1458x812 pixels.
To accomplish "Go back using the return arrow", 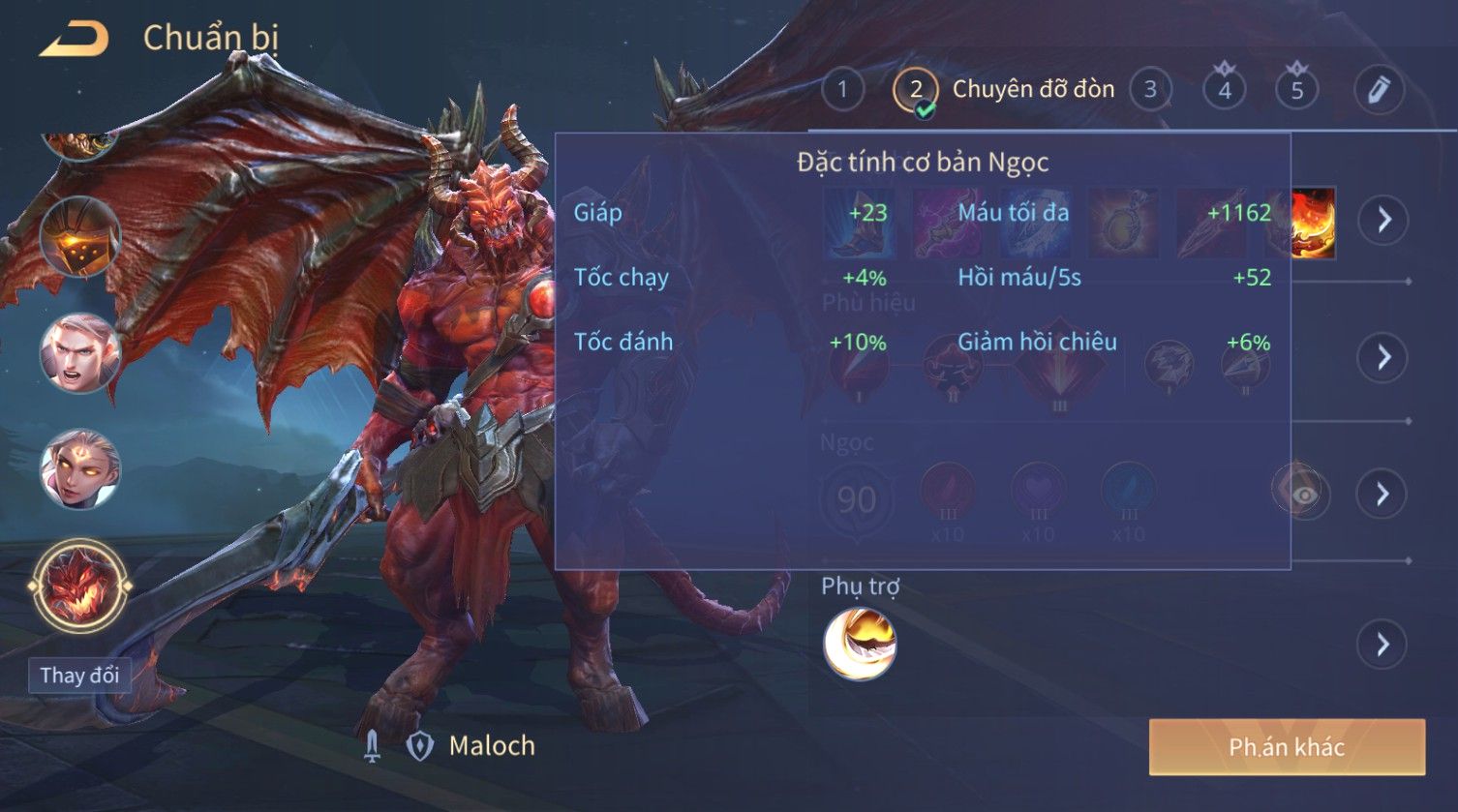I will click(x=75, y=40).
